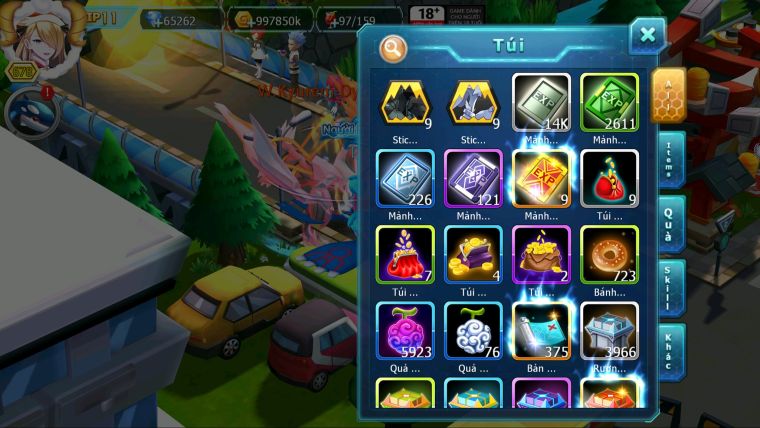760x428 pixels.
Task: Click the glowing gold EXP card
Action: tap(541, 179)
